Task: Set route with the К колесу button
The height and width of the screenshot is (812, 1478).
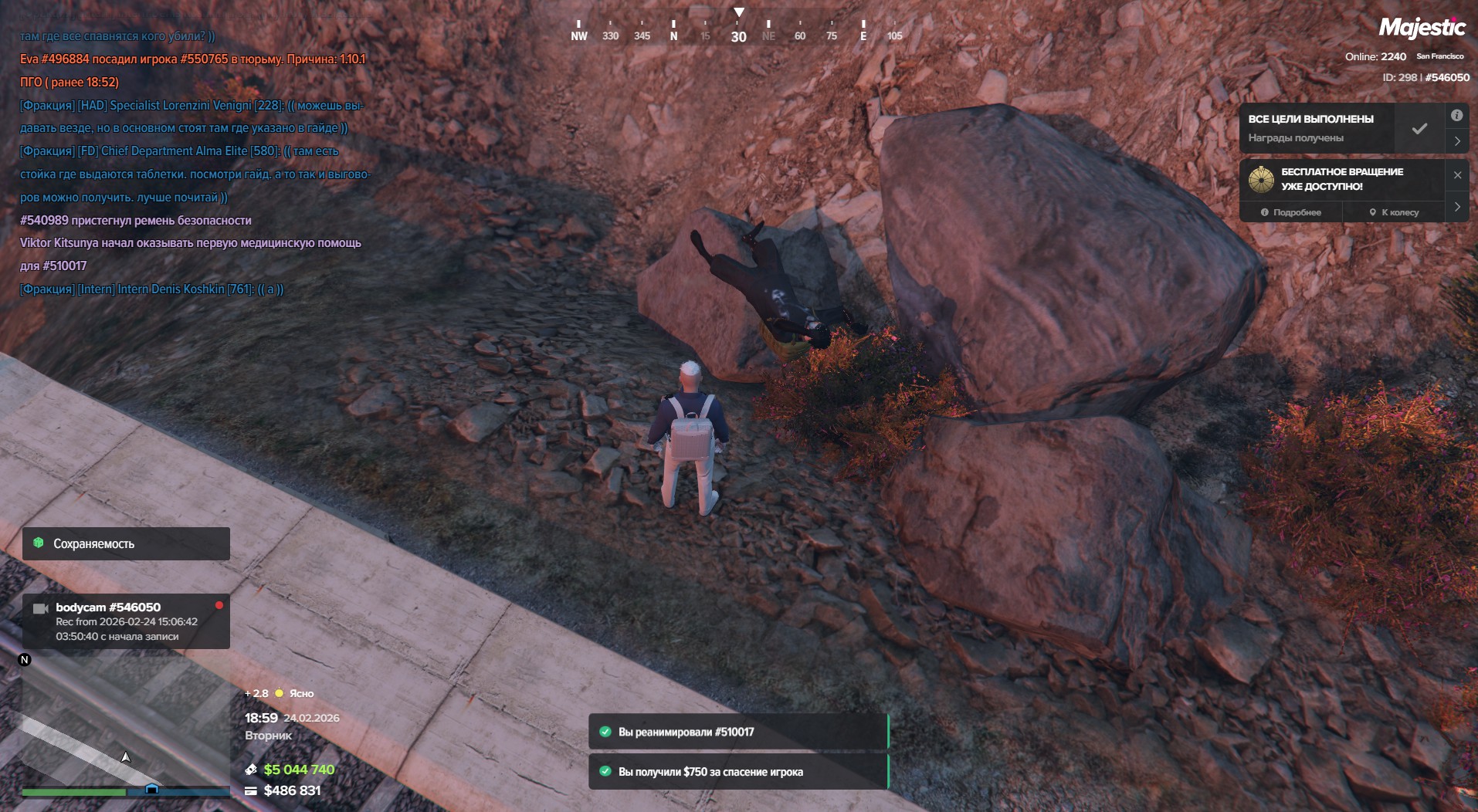Action: coord(1394,212)
